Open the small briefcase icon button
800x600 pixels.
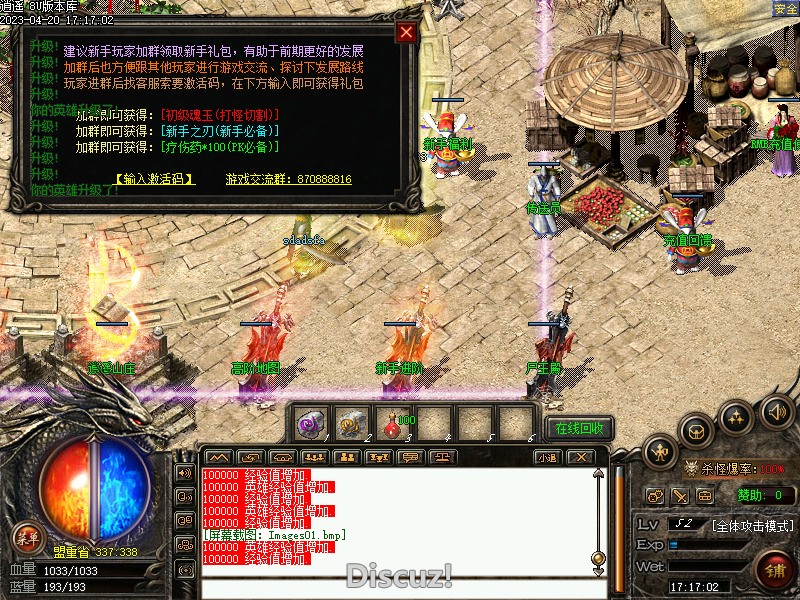[x=705, y=495]
